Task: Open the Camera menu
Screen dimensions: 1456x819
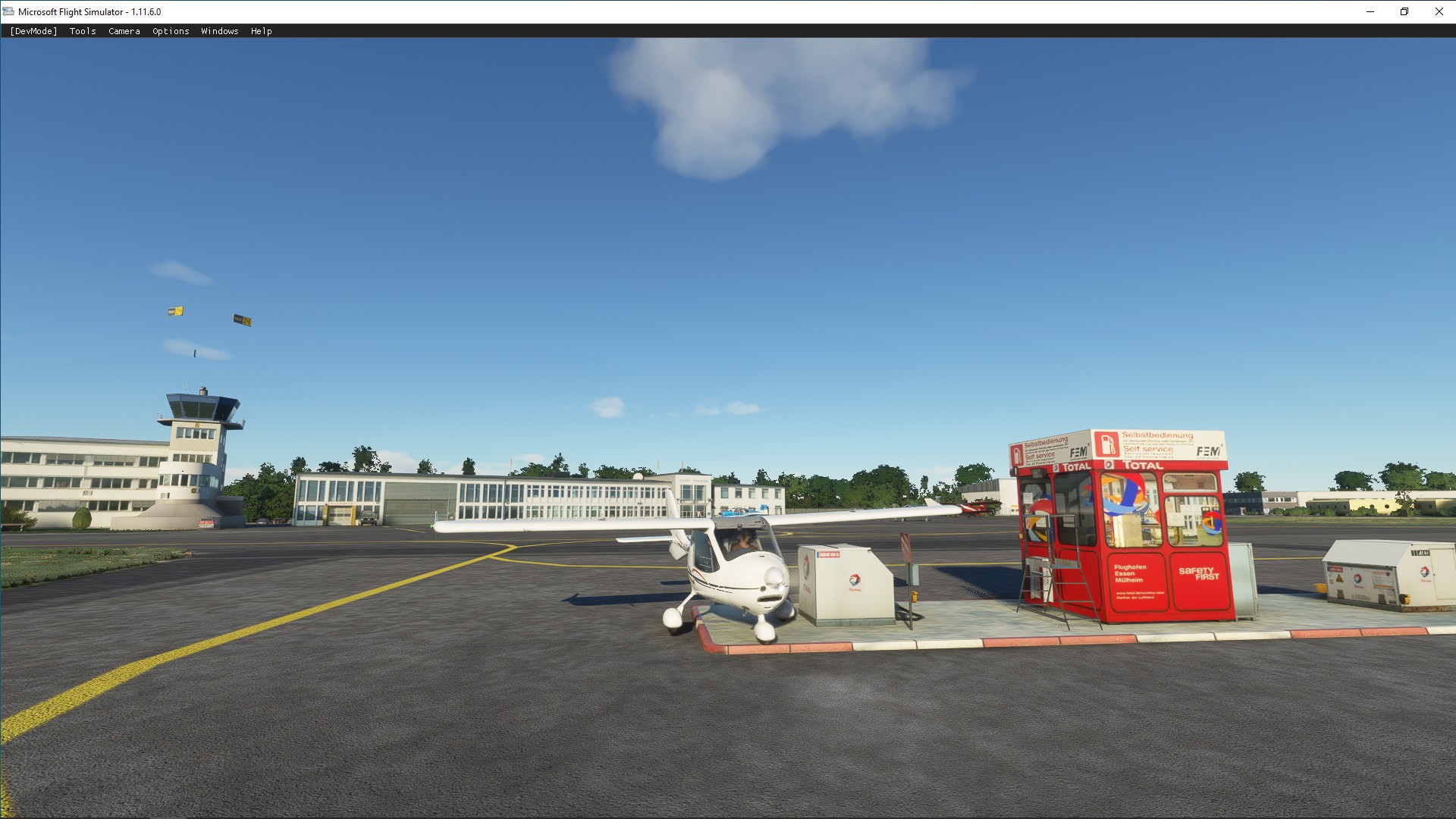Action: click(x=124, y=31)
